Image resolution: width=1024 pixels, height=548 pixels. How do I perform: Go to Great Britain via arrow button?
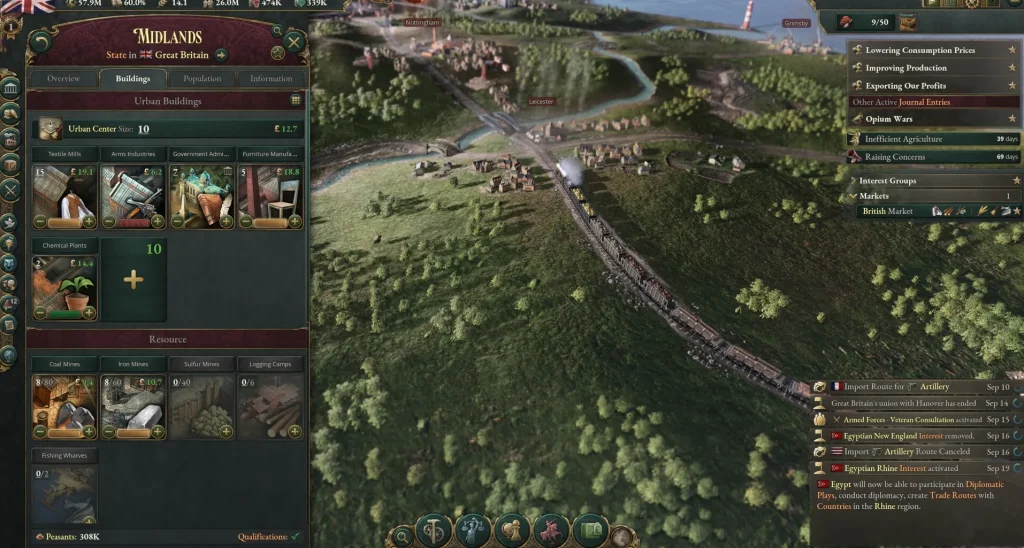click(x=220, y=55)
